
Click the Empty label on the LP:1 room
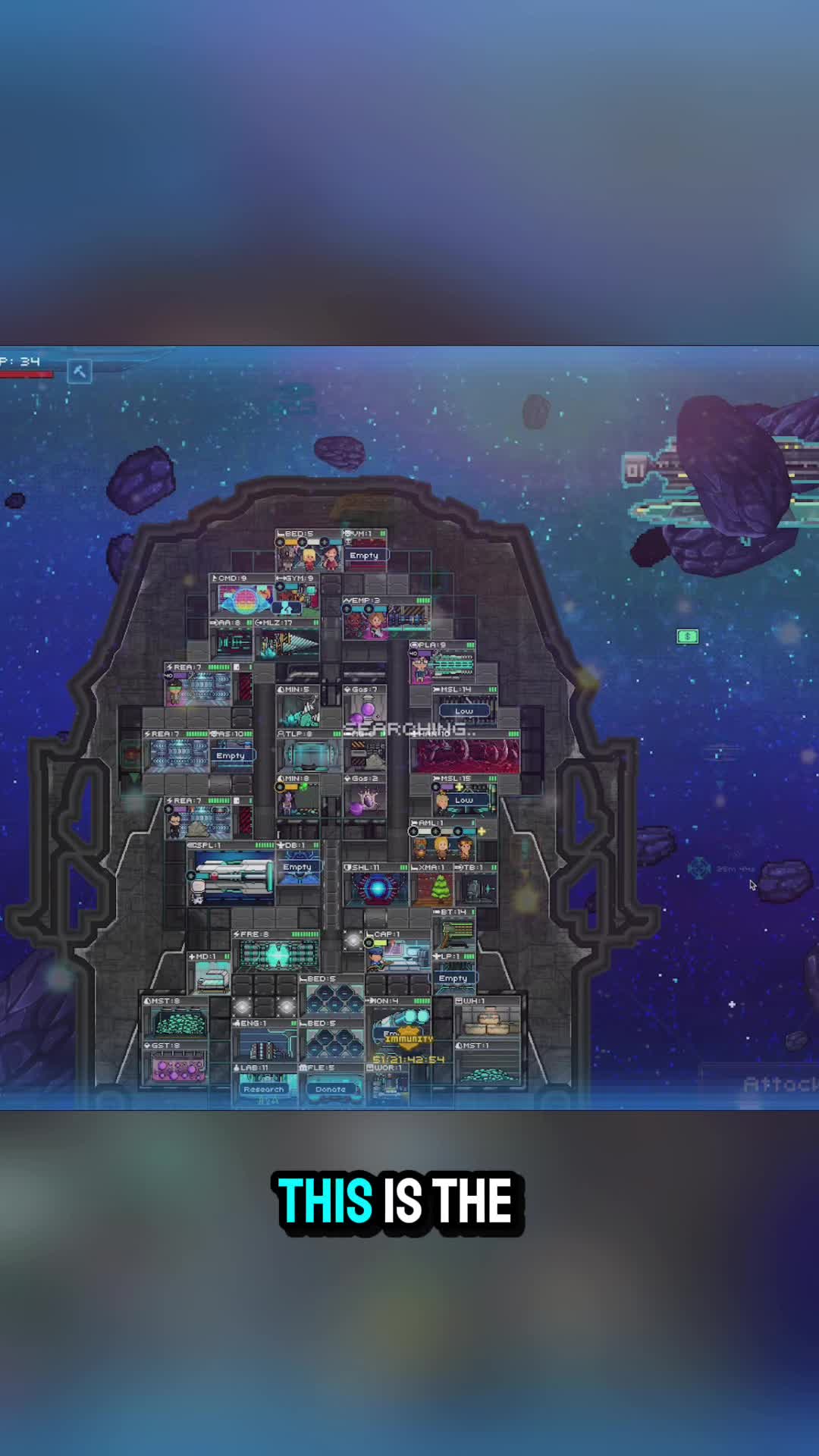point(453,978)
